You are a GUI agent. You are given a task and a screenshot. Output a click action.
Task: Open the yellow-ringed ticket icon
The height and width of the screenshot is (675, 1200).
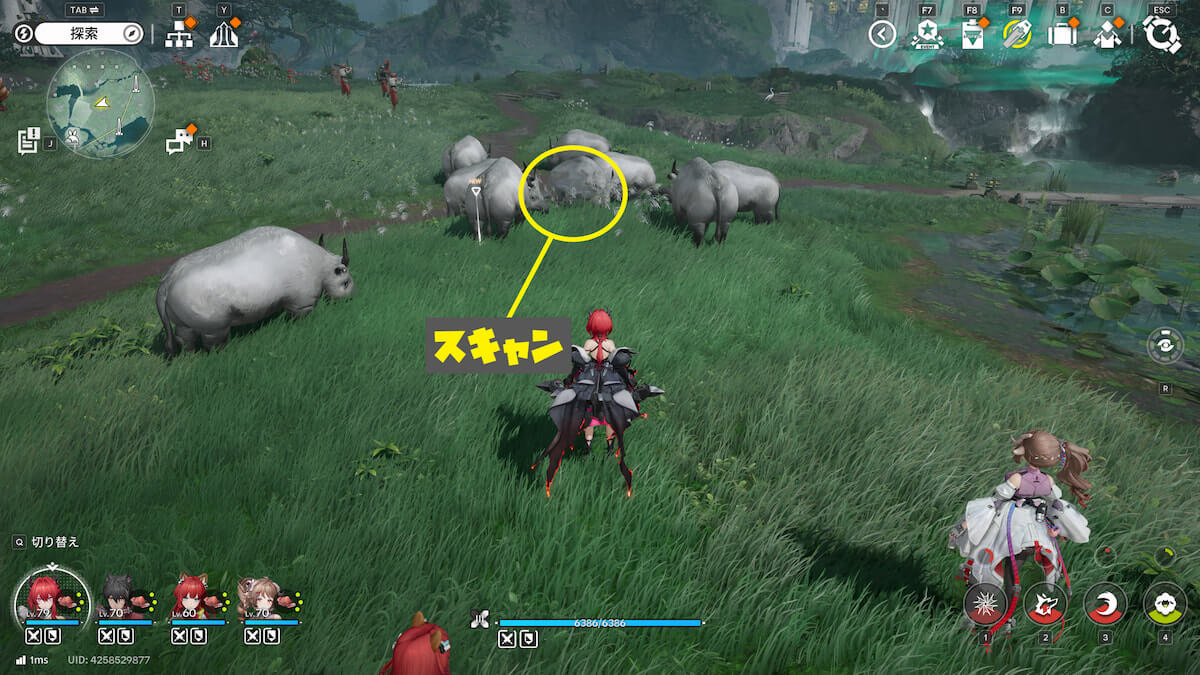tap(1016, 35)
